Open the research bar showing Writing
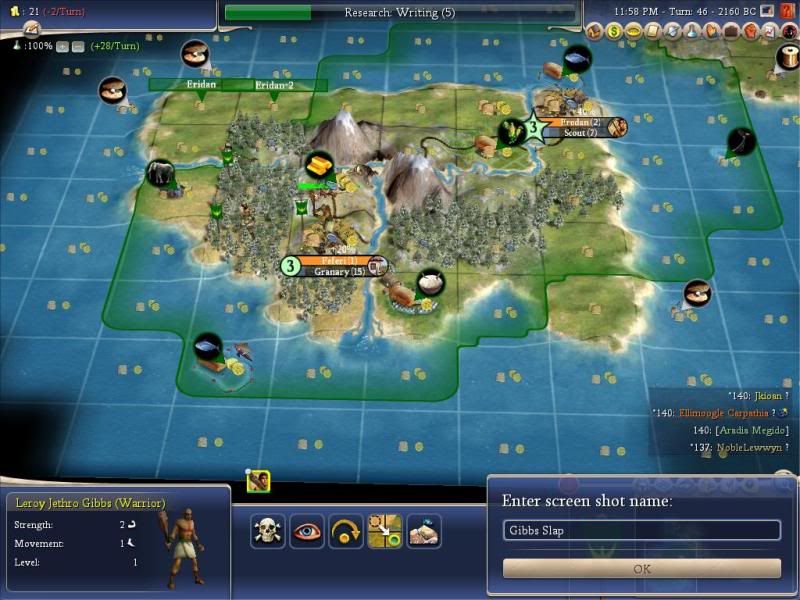Image resolution: width=800 pixels, height=600 pixels. pos(400,13)
